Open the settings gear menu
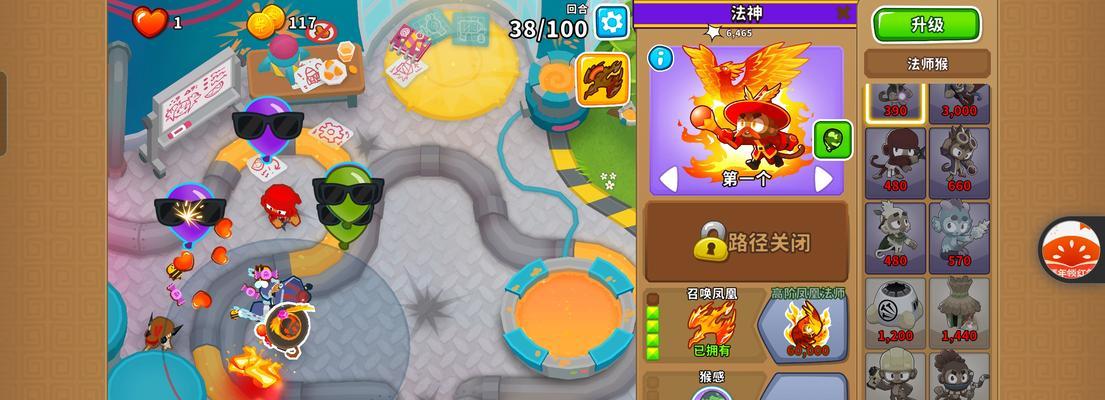Viewport: 1105px width, 400px height. 612,22
